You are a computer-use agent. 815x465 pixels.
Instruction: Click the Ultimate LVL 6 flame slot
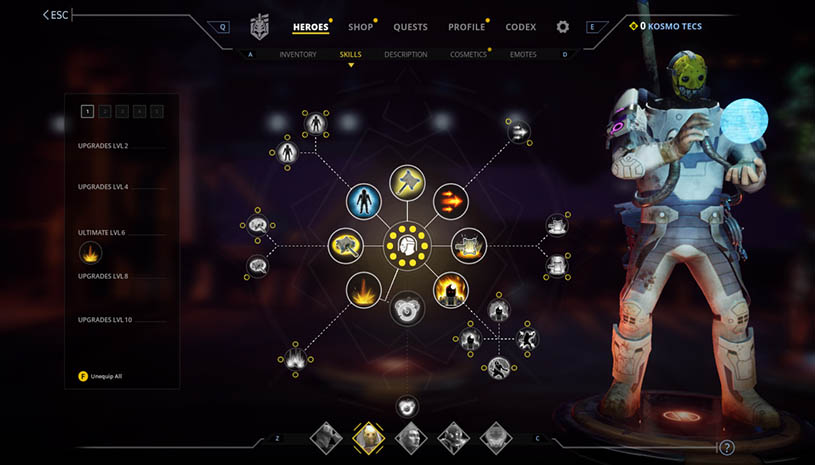(x=91, y=253)
